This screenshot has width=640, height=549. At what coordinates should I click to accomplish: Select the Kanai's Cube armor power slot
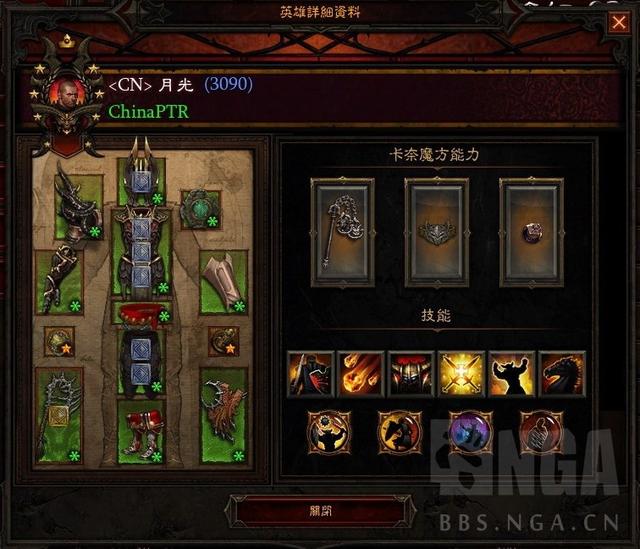tap(436, 232)
